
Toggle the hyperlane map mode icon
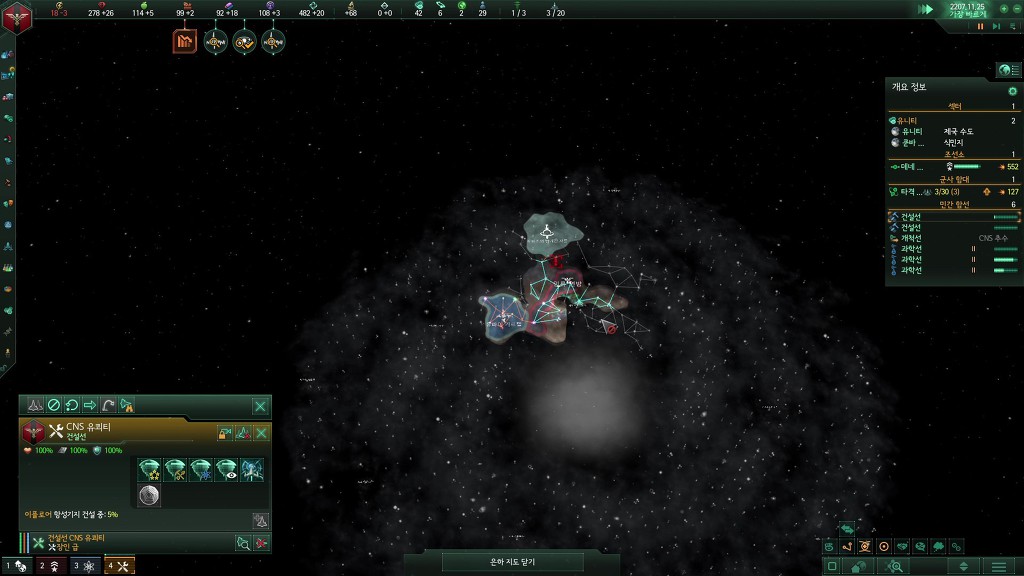pos(847,546)
